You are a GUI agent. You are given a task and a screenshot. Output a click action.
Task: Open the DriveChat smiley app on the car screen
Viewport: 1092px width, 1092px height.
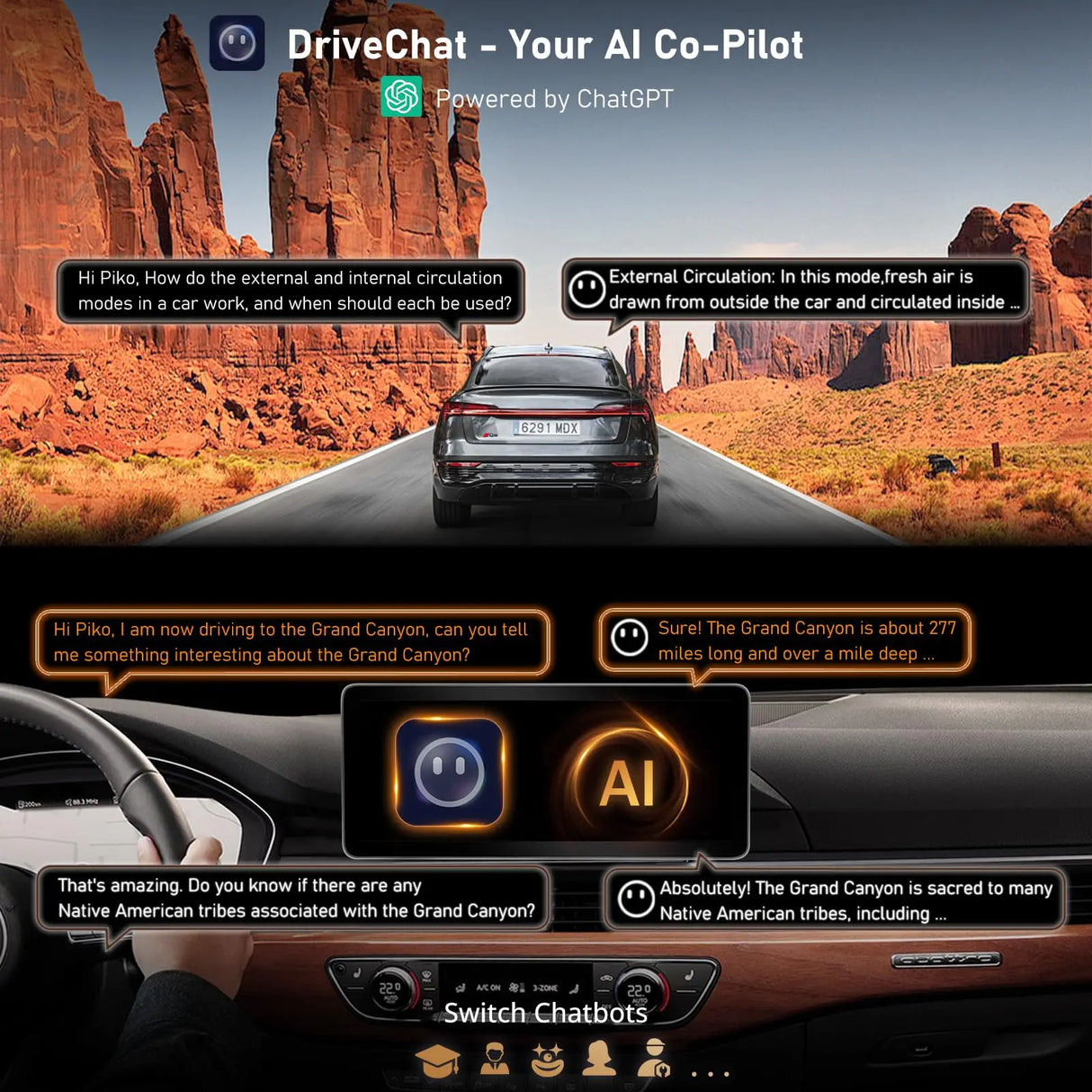point(450,772)
